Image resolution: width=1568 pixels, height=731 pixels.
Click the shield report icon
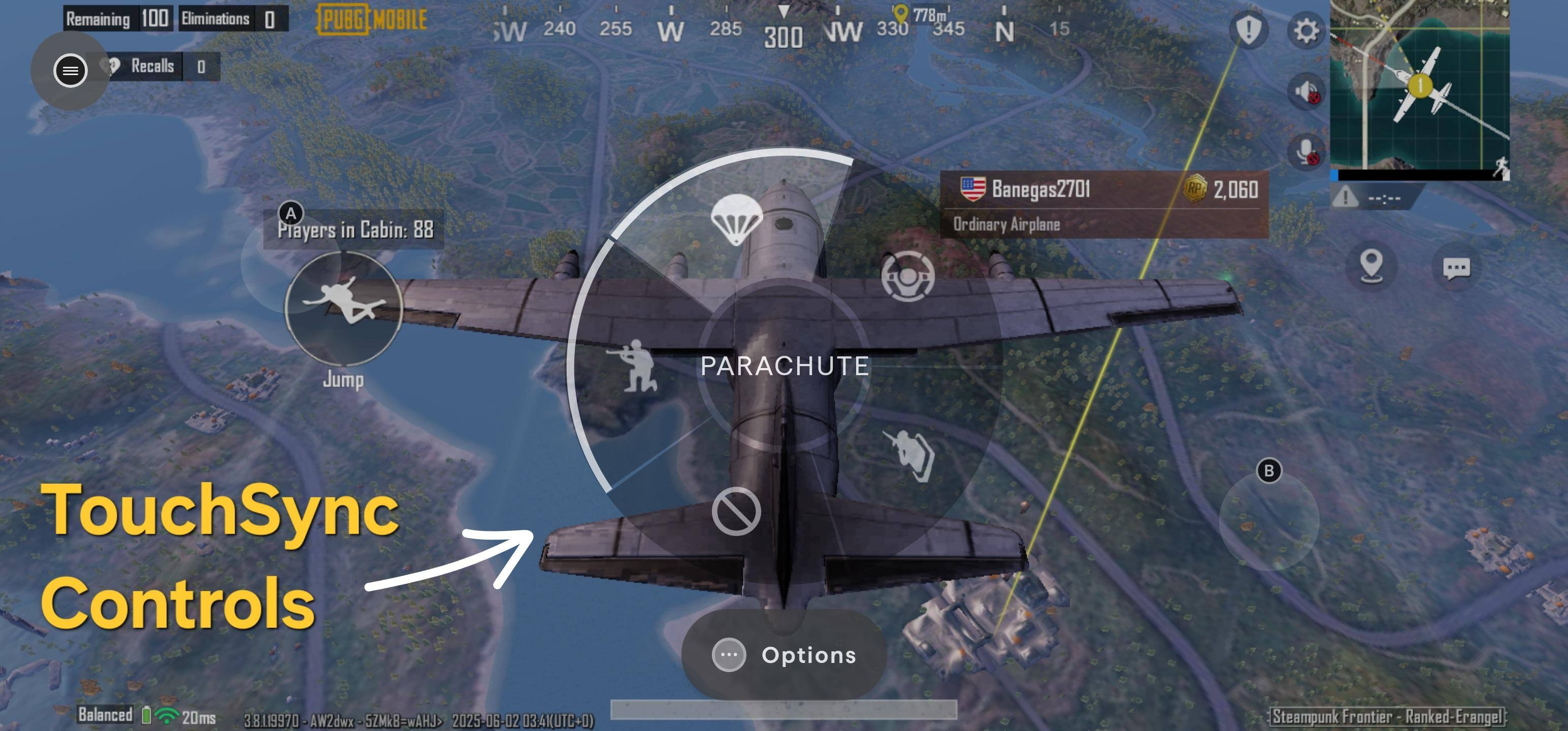[x=1248, y=29]
